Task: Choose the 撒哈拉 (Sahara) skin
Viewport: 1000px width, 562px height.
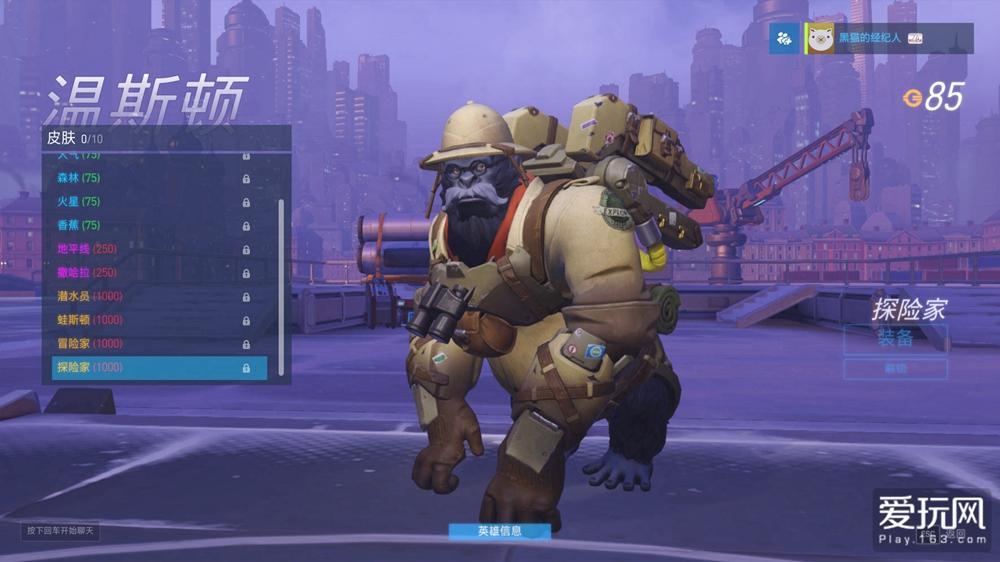Action: coord(150,272)
